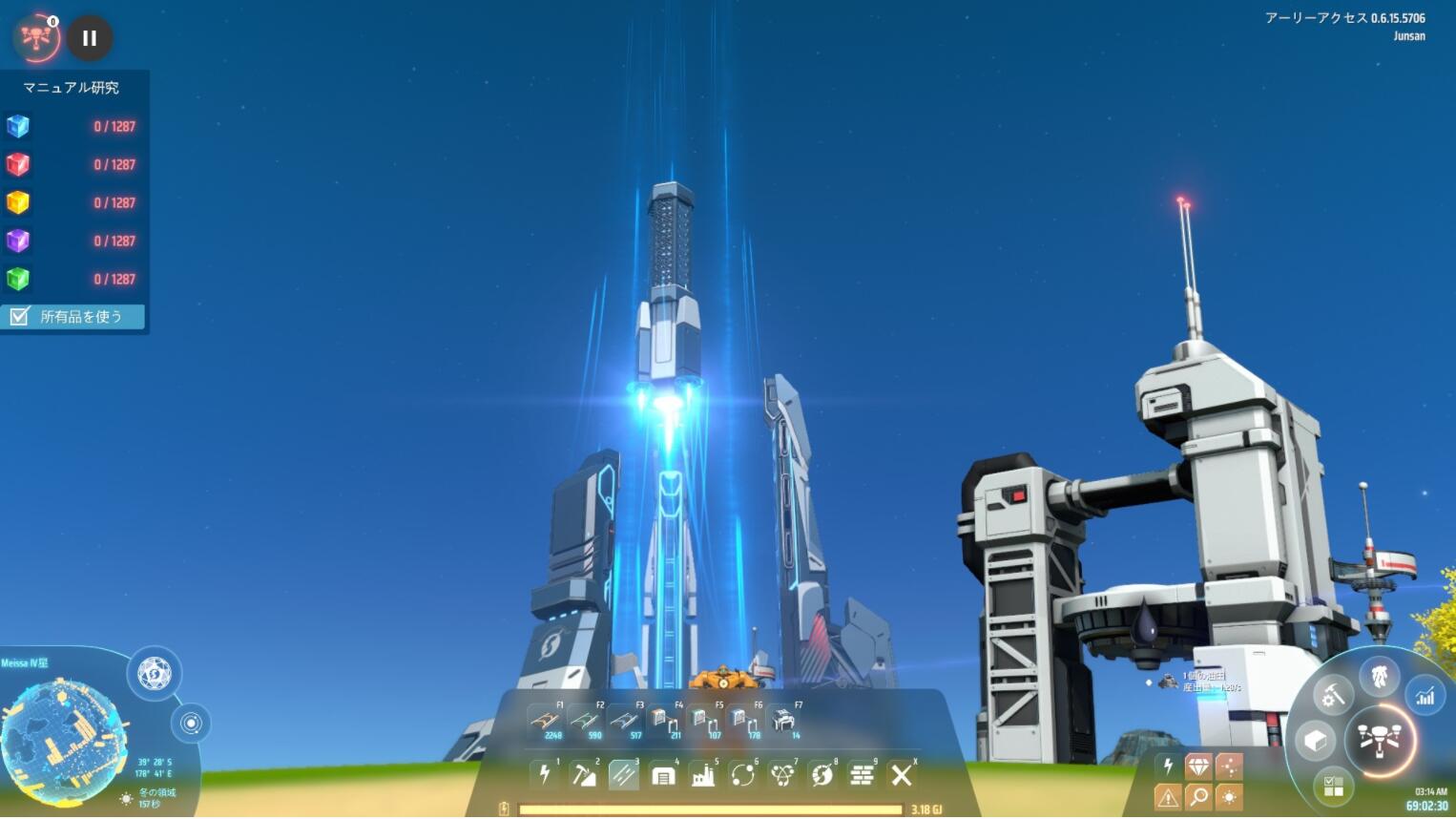Toggle the warning triangle alert filter
1456x819 pixels.
[x=1168, y=796]
